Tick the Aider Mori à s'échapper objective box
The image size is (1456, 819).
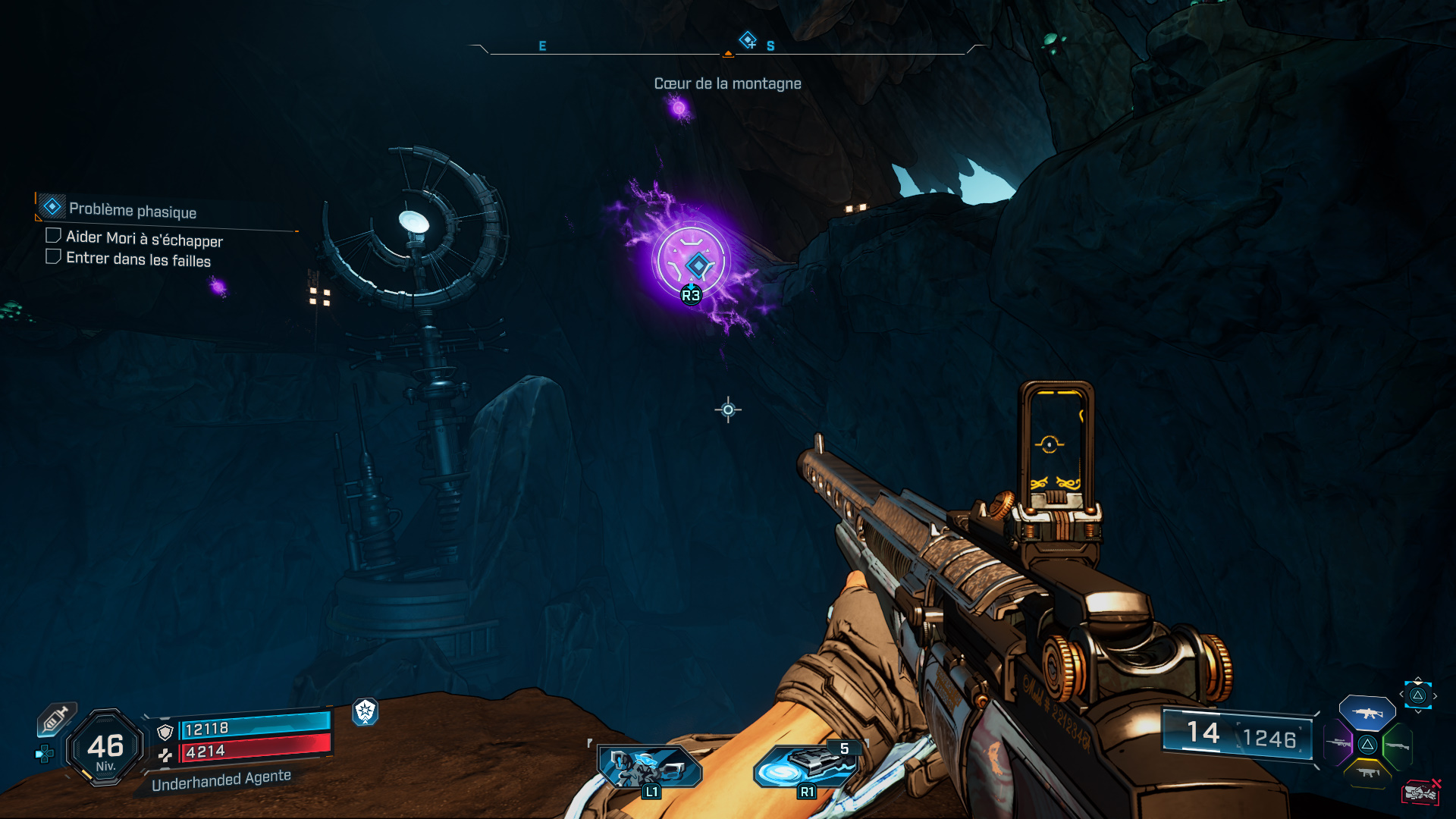(53, 236)
